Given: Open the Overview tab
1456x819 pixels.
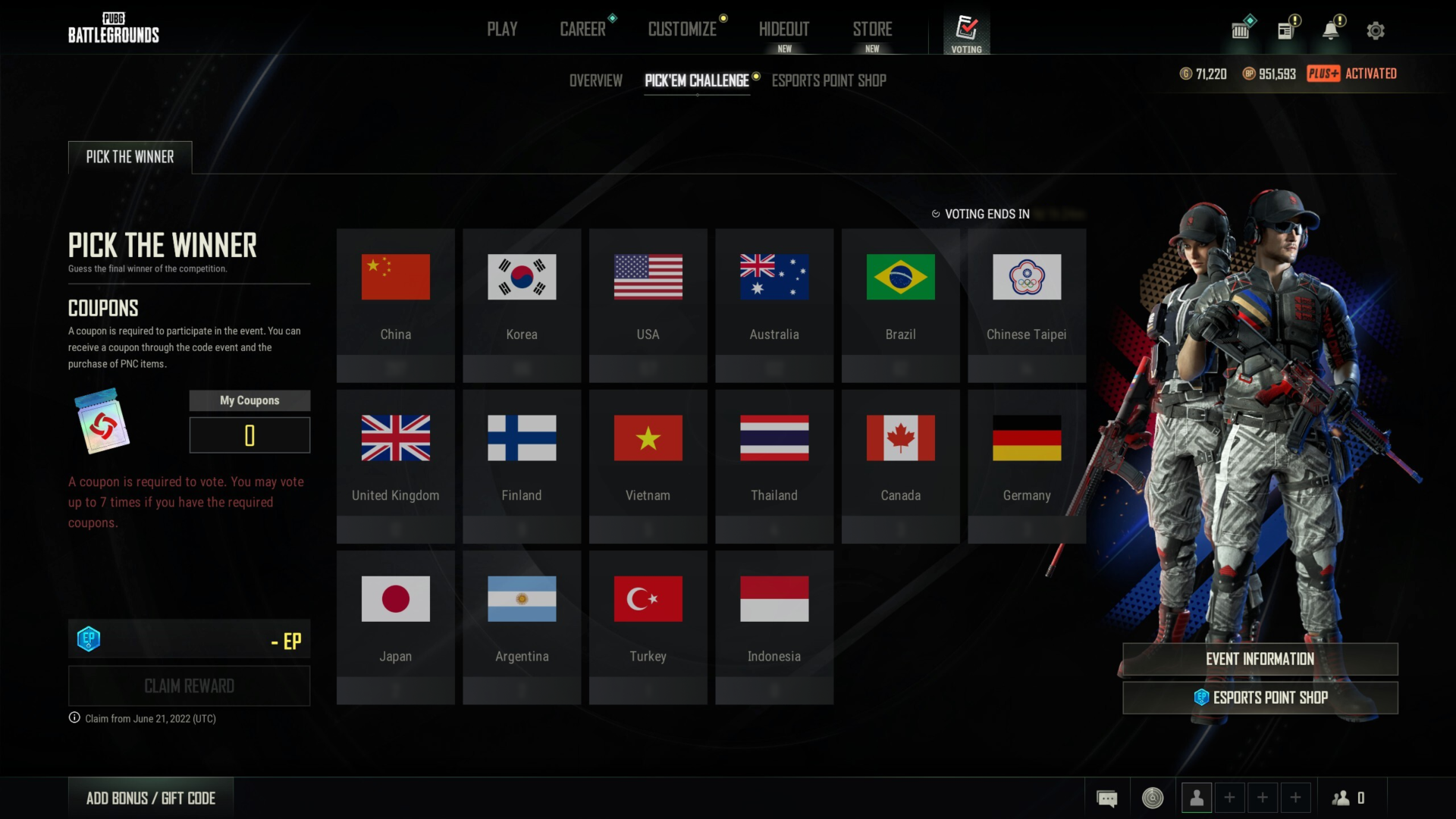Looking at the screenshot, I should (x=595, y=80).
